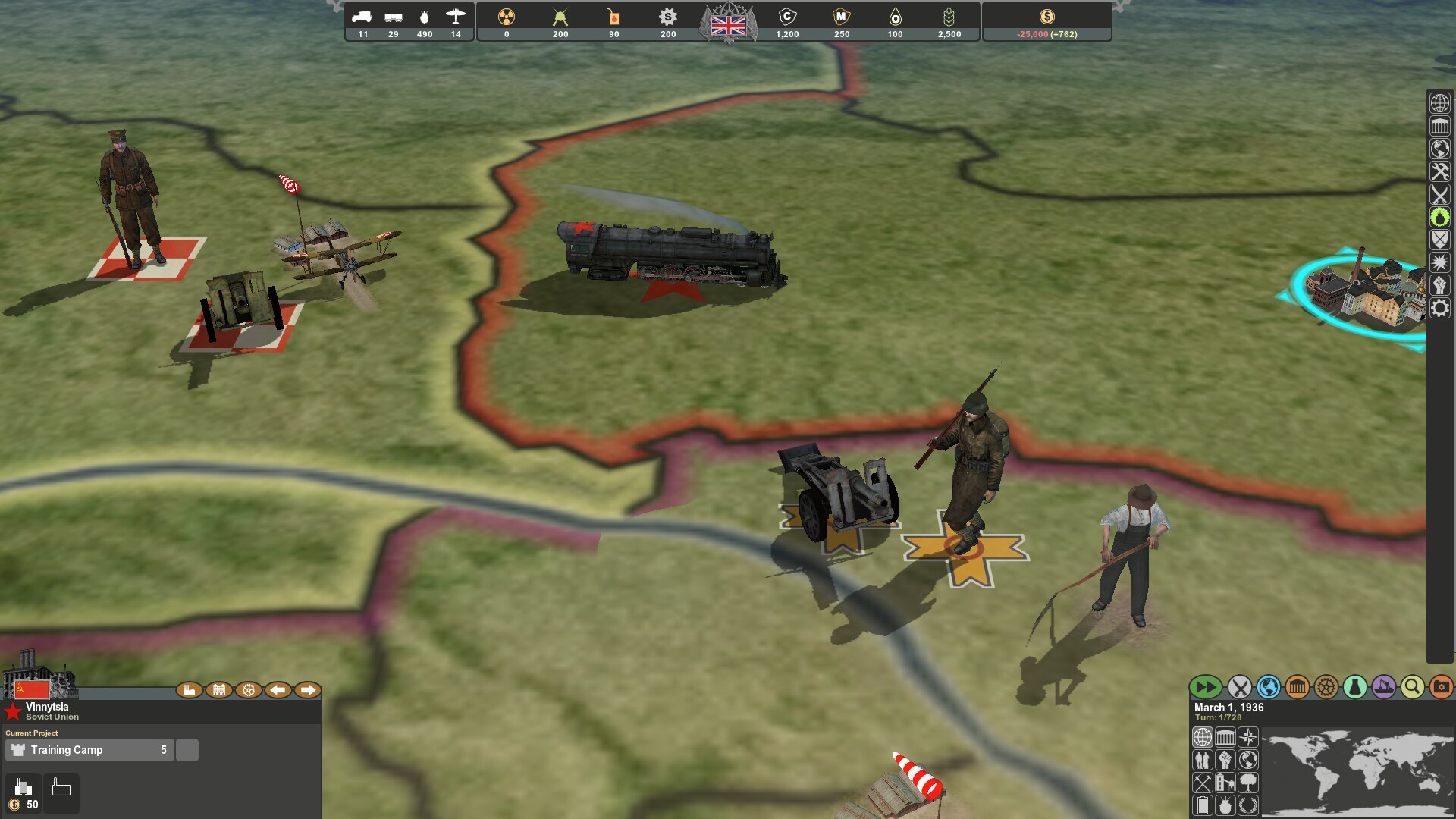Select the tree map mode beside minimap
Viewport: 1456px width, 819px height.
pyautogui.click(x=1247, y=782)
